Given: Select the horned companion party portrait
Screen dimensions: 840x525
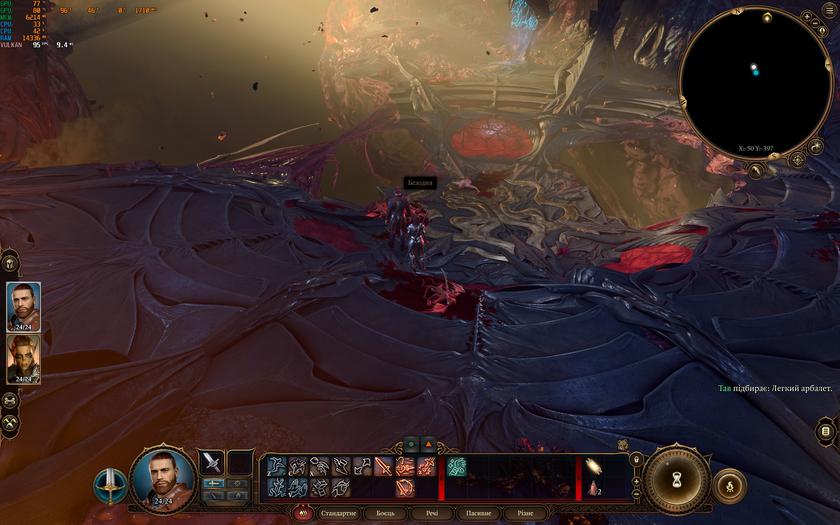Looking at the screenshot, I should coord(23,357).
